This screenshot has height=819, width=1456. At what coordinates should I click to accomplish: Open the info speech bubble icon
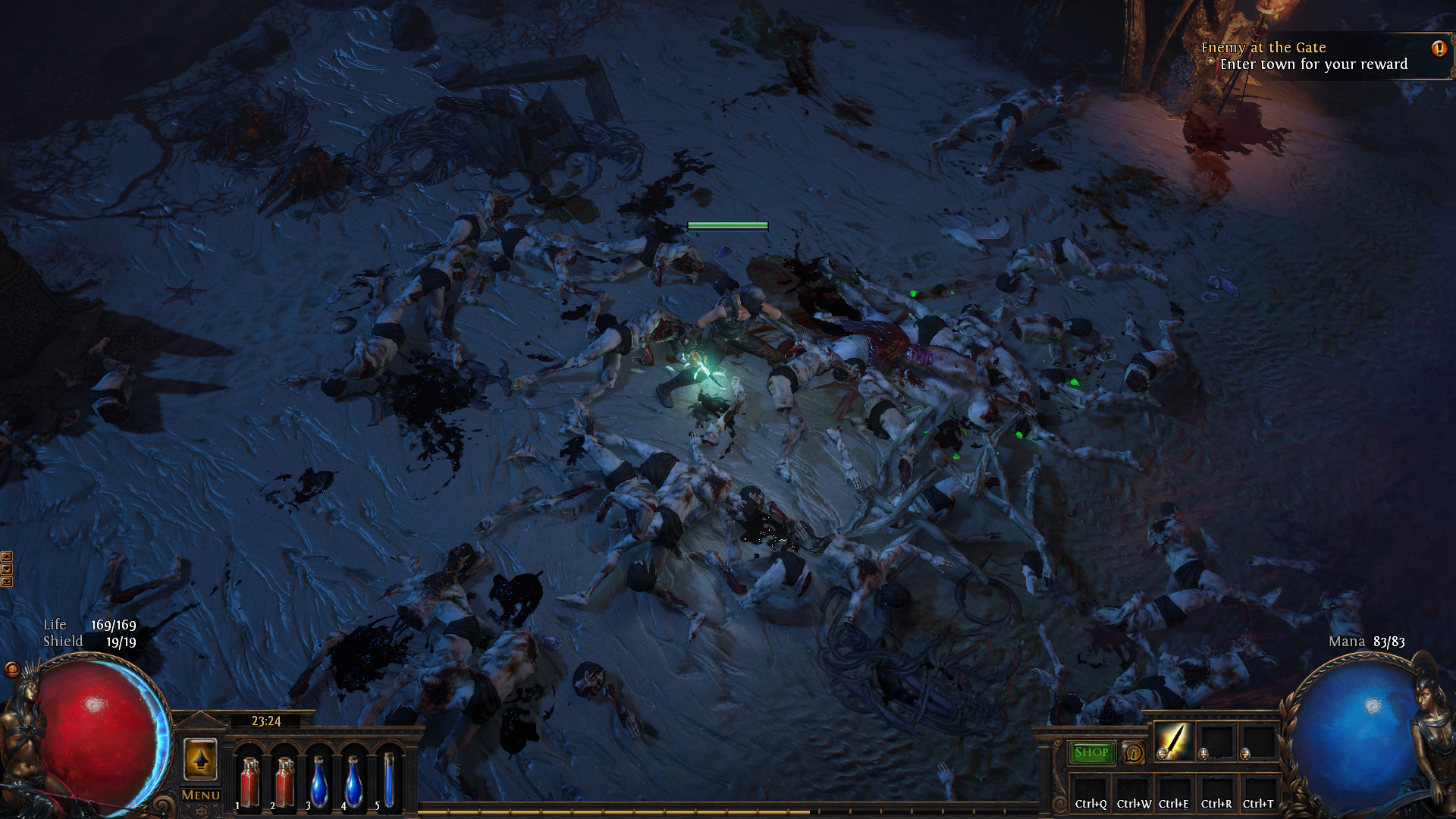click(x=1133, y=752)
